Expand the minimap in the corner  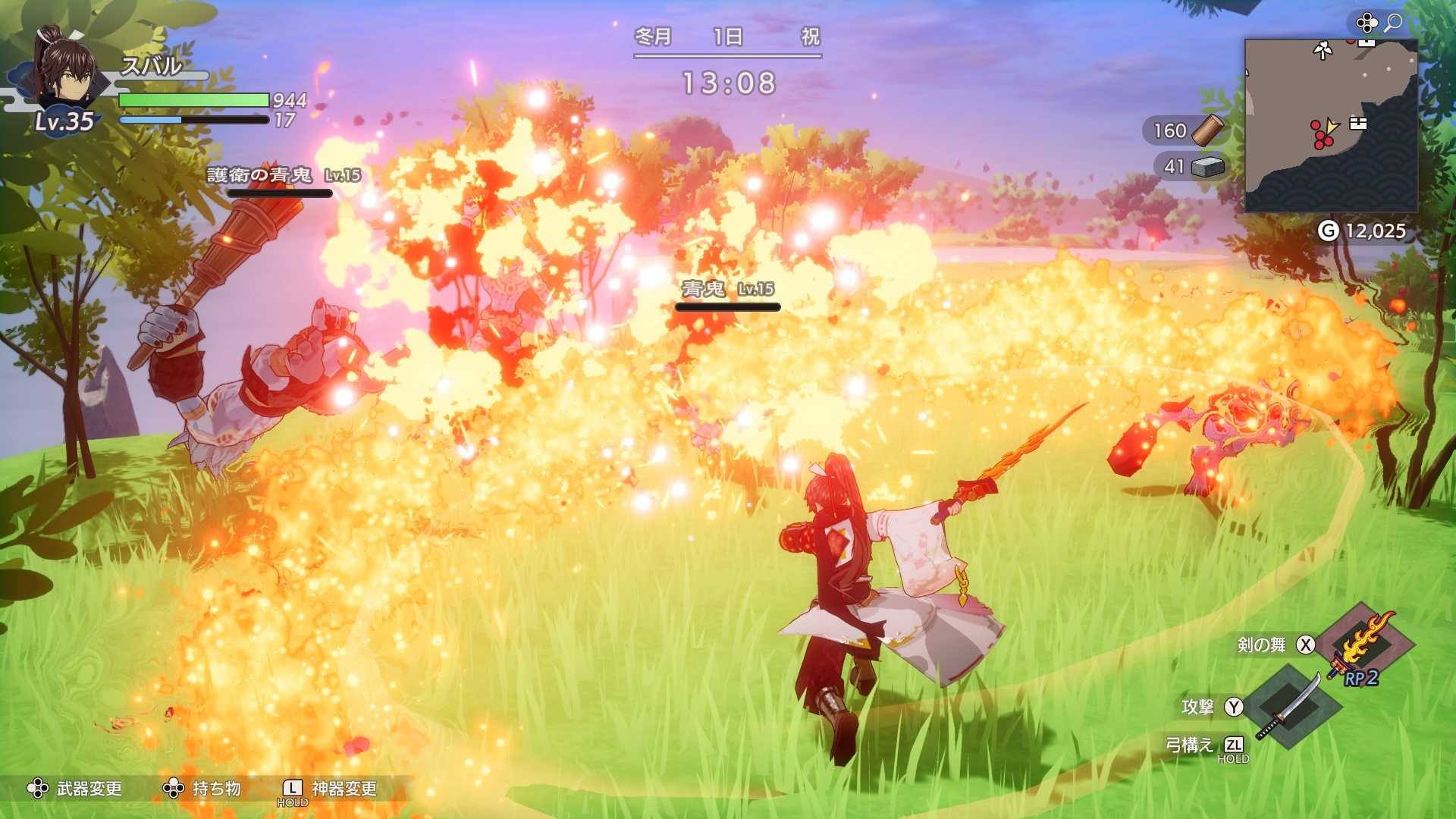(1331, 125)
